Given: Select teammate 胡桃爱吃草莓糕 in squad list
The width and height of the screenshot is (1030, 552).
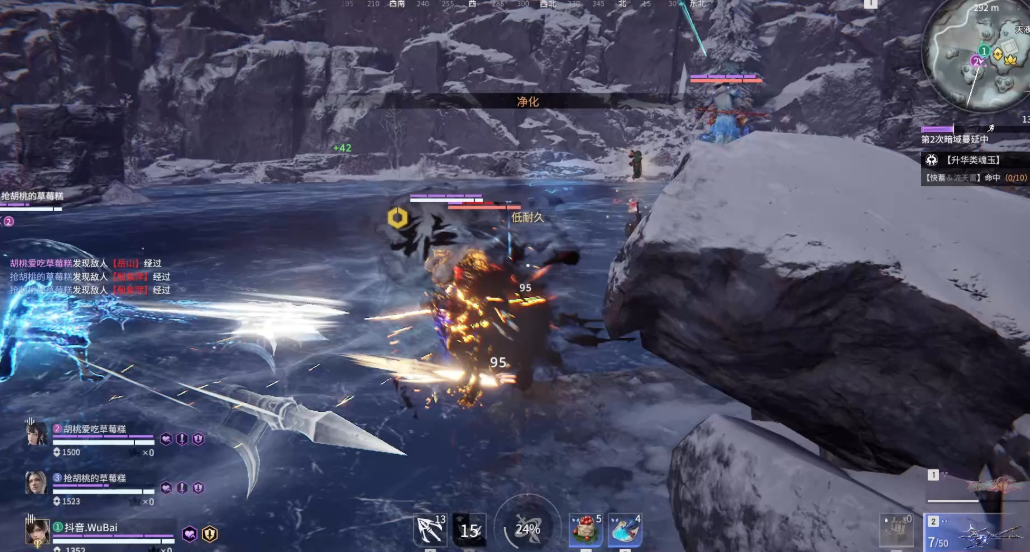Looking at the screenshot, I should (x=95, y=429).
